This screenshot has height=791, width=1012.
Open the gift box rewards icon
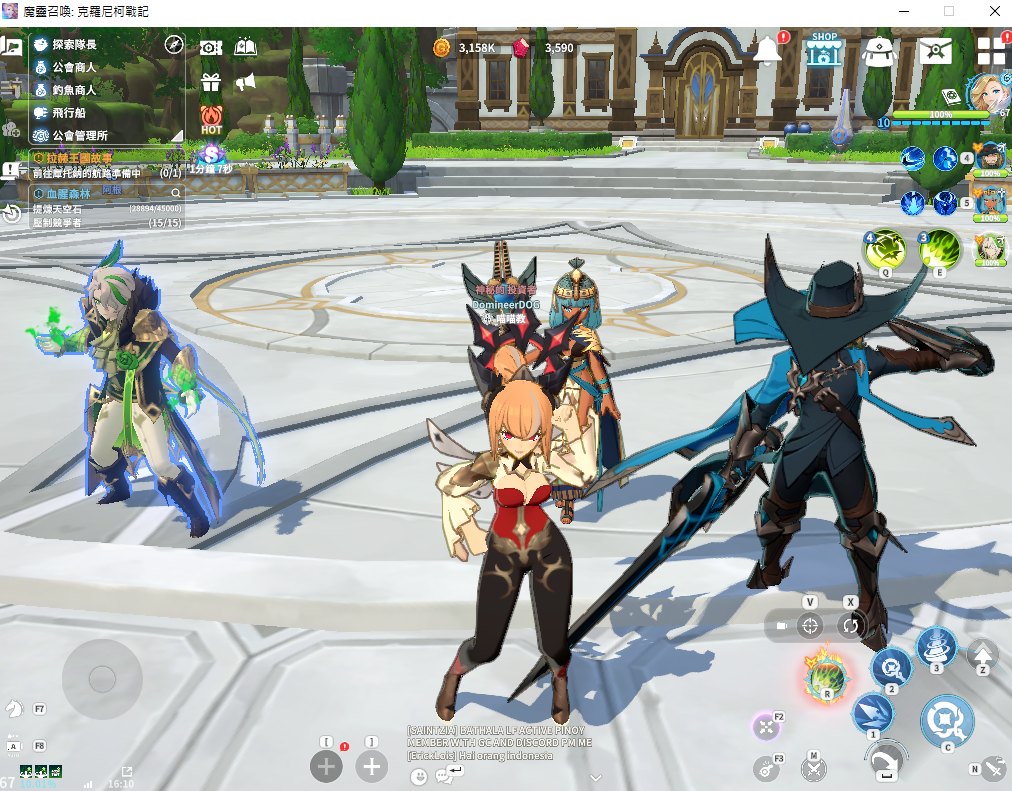click(x=210, y=82)
